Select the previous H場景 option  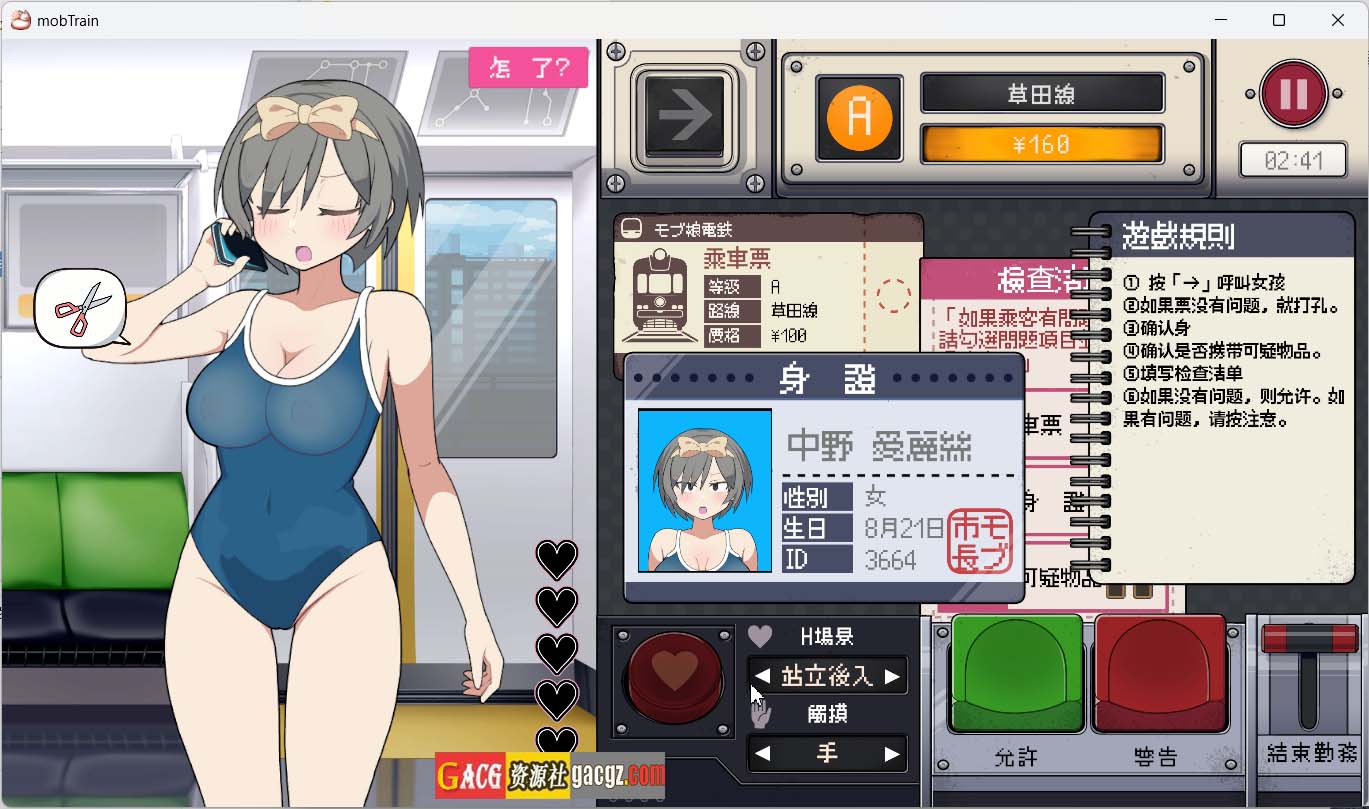pyautogui.click(x=763, y=677)
